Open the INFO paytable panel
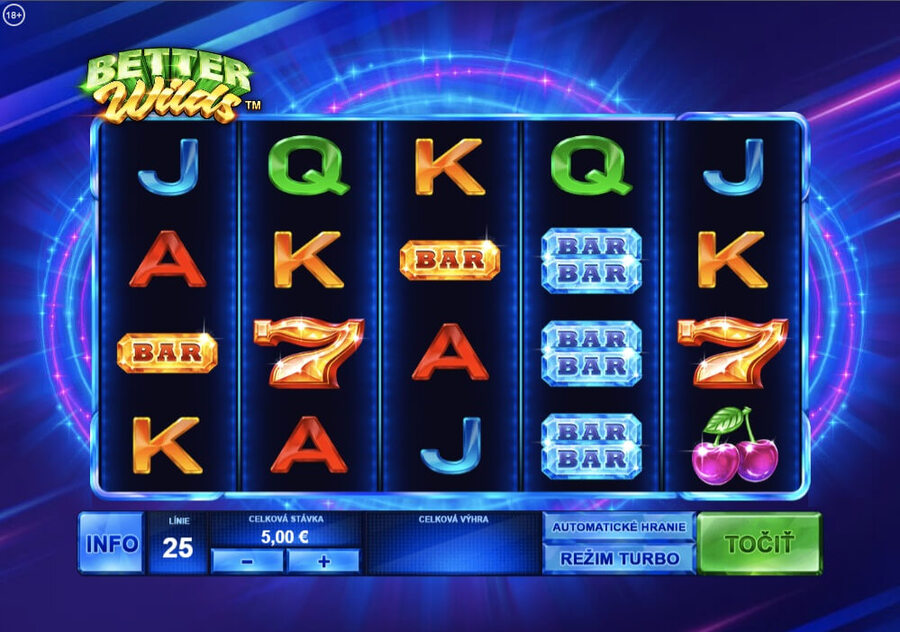The width and height of the screenshot is (900, 632). click(x=111, y=544)
